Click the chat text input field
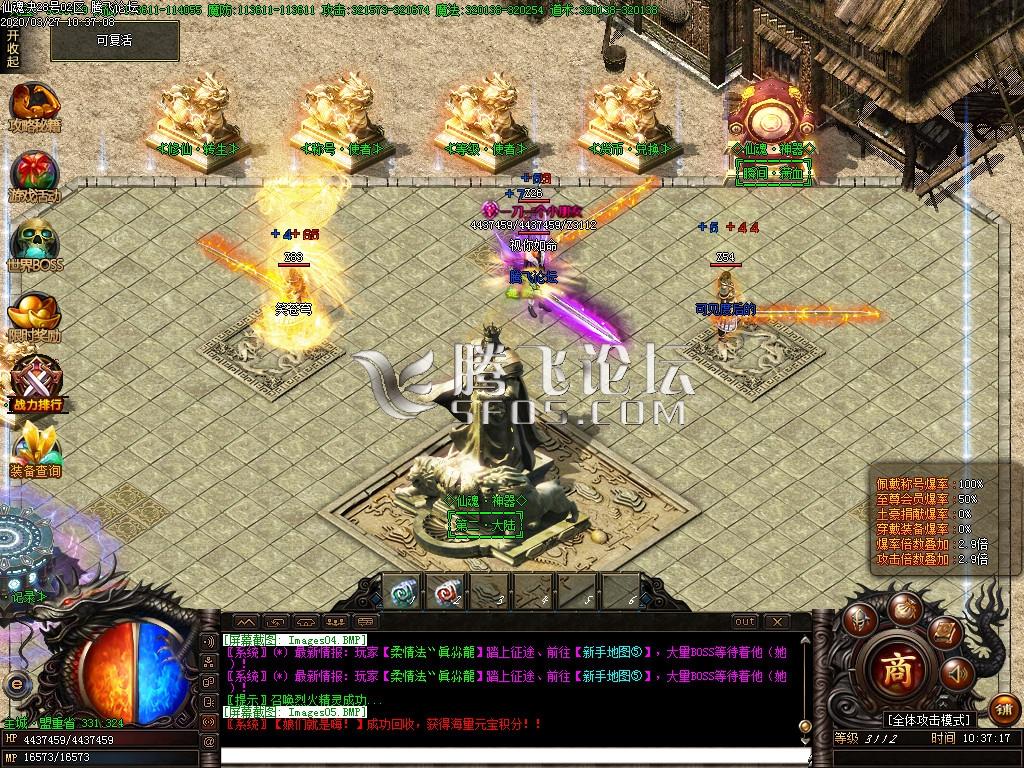The image size is (1024, 768). click(500, 755)
